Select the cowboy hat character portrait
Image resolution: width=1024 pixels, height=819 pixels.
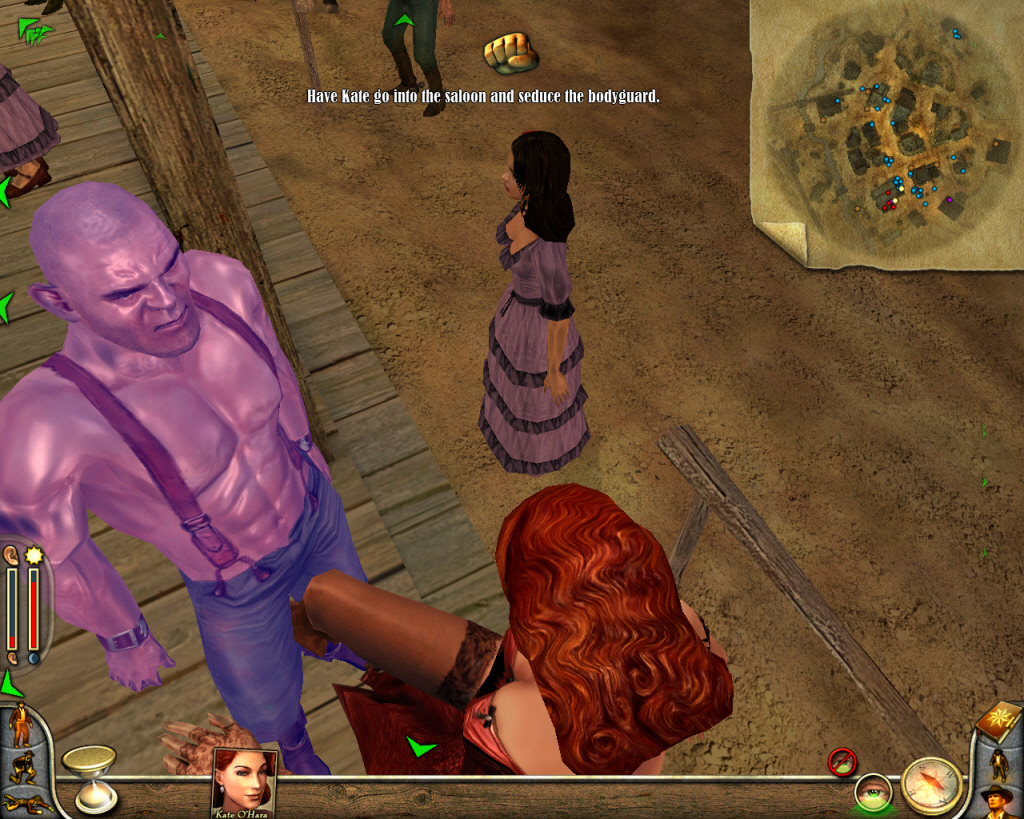coord(997,801)
